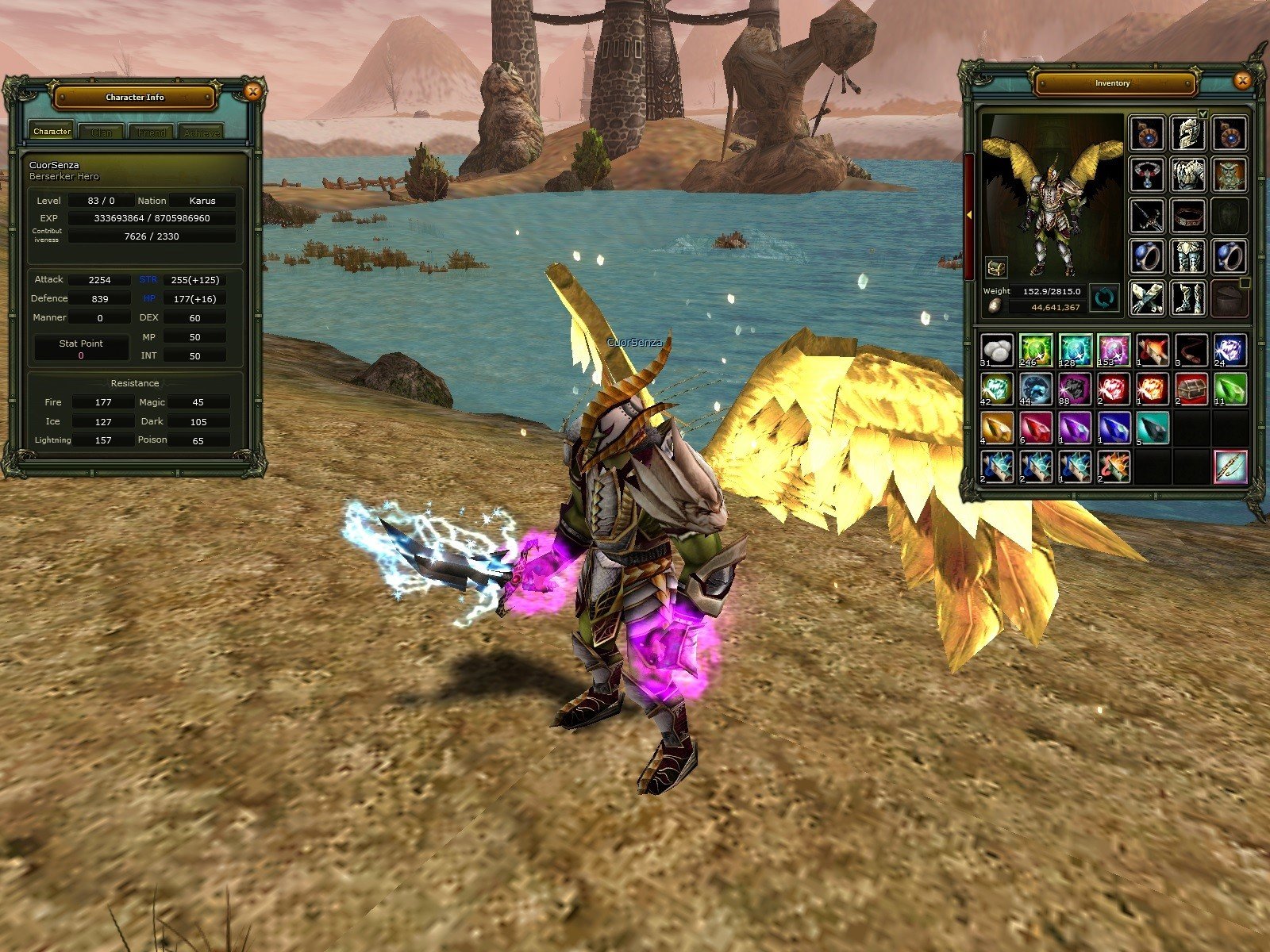Switch to the Clan tab
Screen dimensions: 1270x952
(x=102, y=132)
